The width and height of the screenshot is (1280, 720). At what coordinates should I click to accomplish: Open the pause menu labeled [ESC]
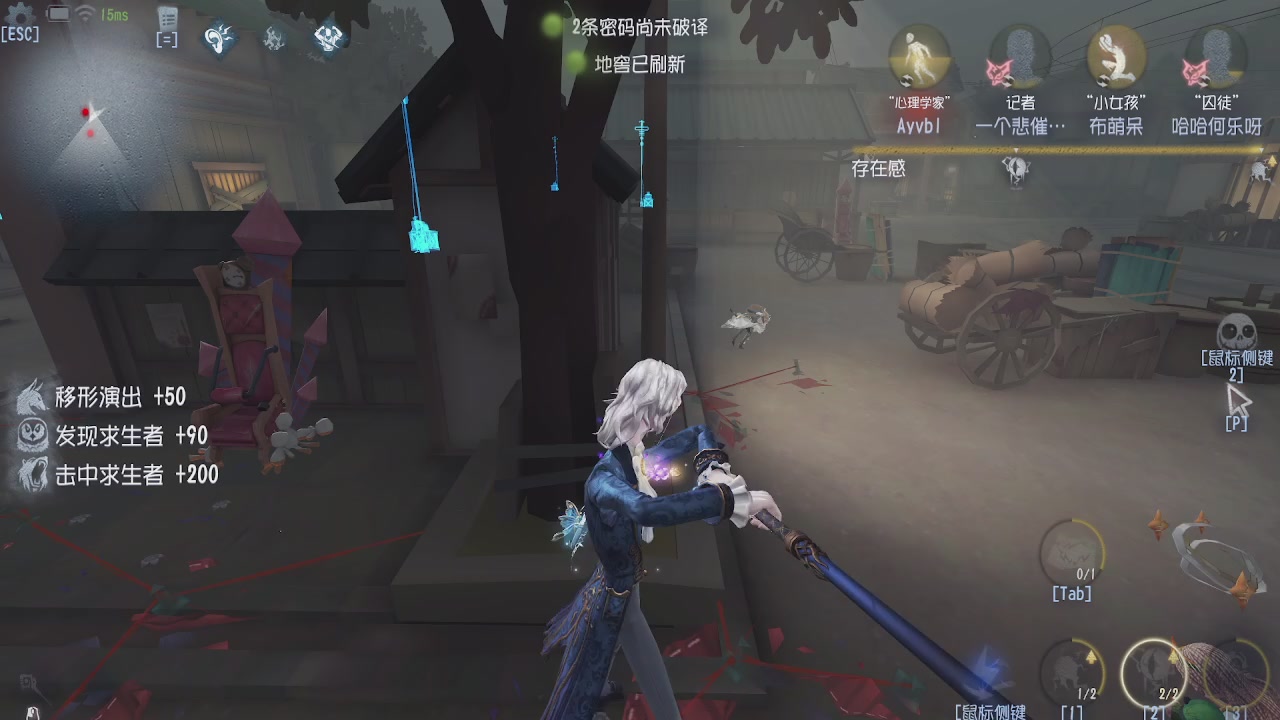click(20, 35)
